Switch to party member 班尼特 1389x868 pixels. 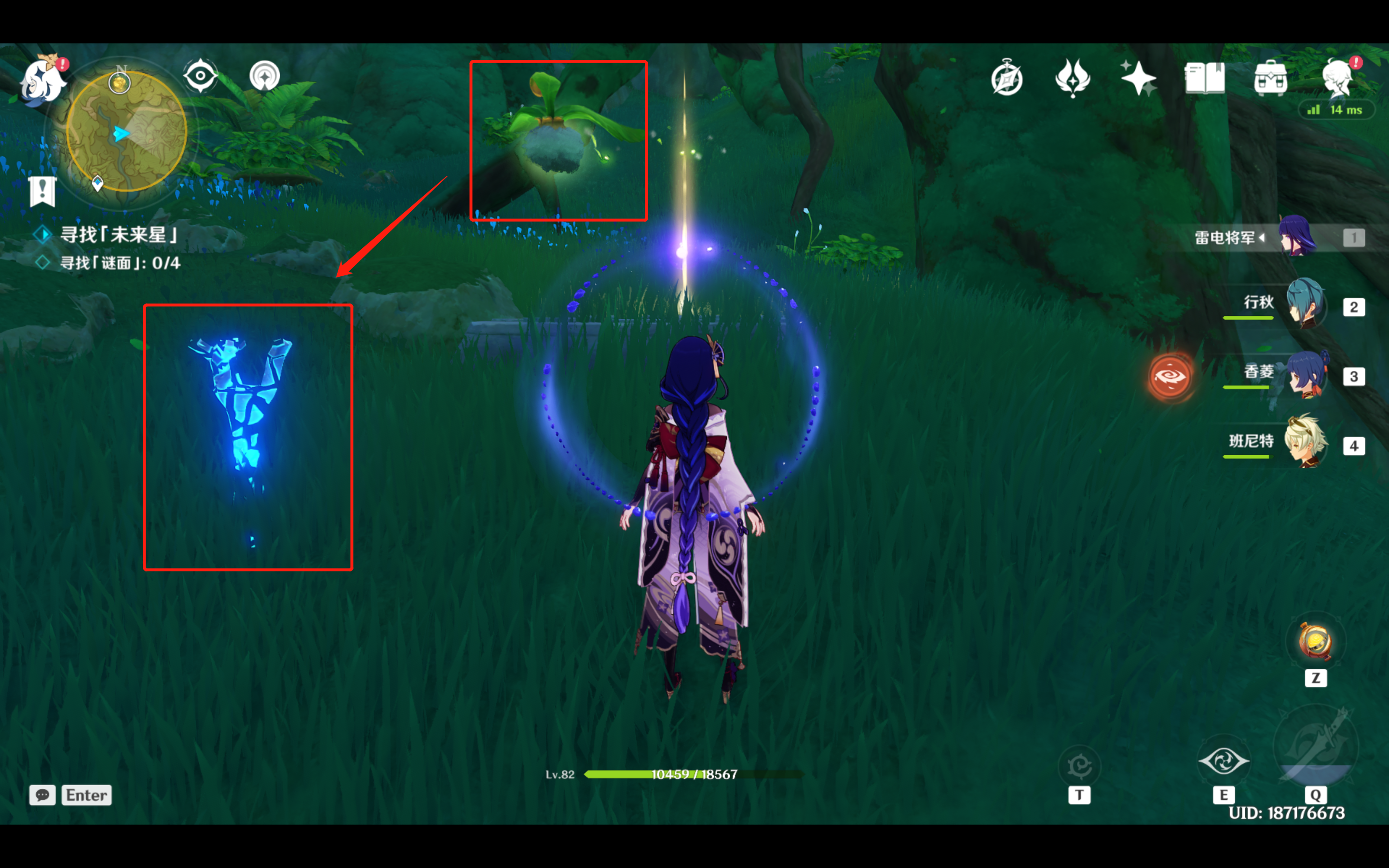(x=1305, y=443)
